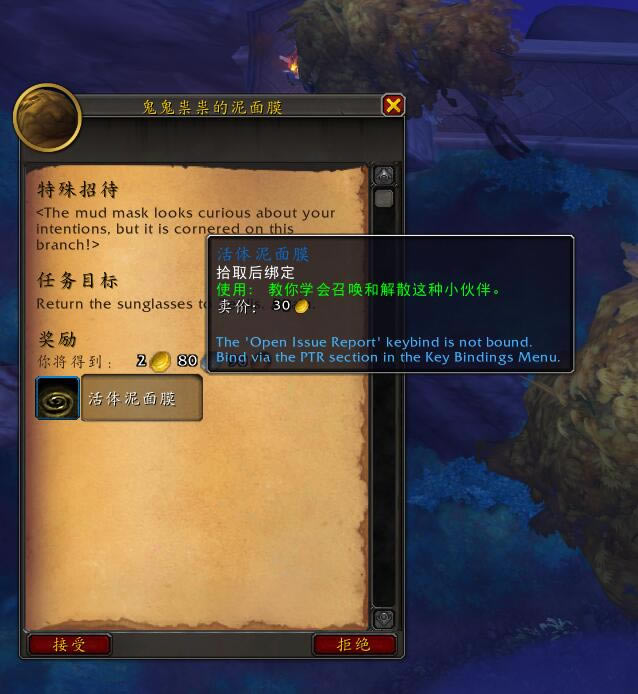Image resolution: width=638 pixels, height=694 pixels.
Task: Close the quest window
Action: (393, 105)
